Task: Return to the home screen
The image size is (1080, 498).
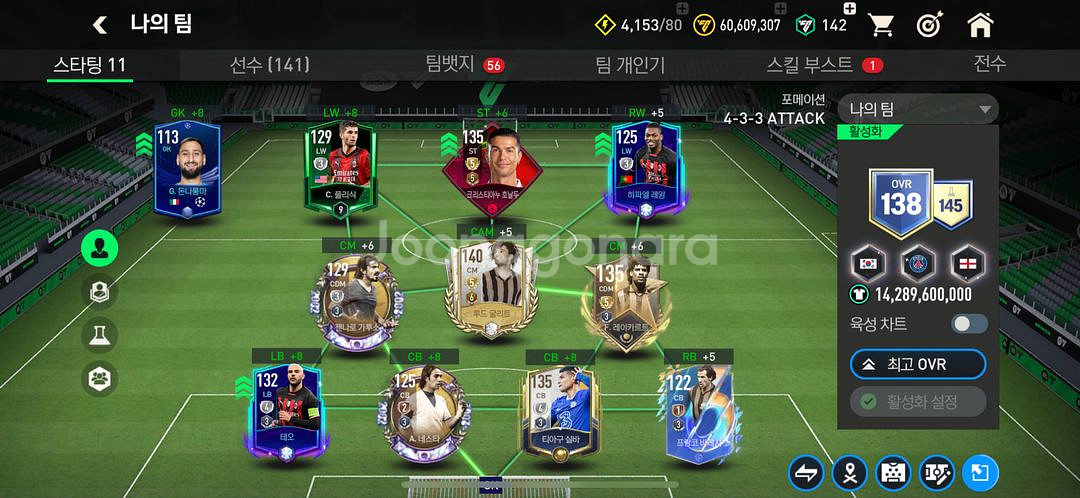Action: [980, 25]
